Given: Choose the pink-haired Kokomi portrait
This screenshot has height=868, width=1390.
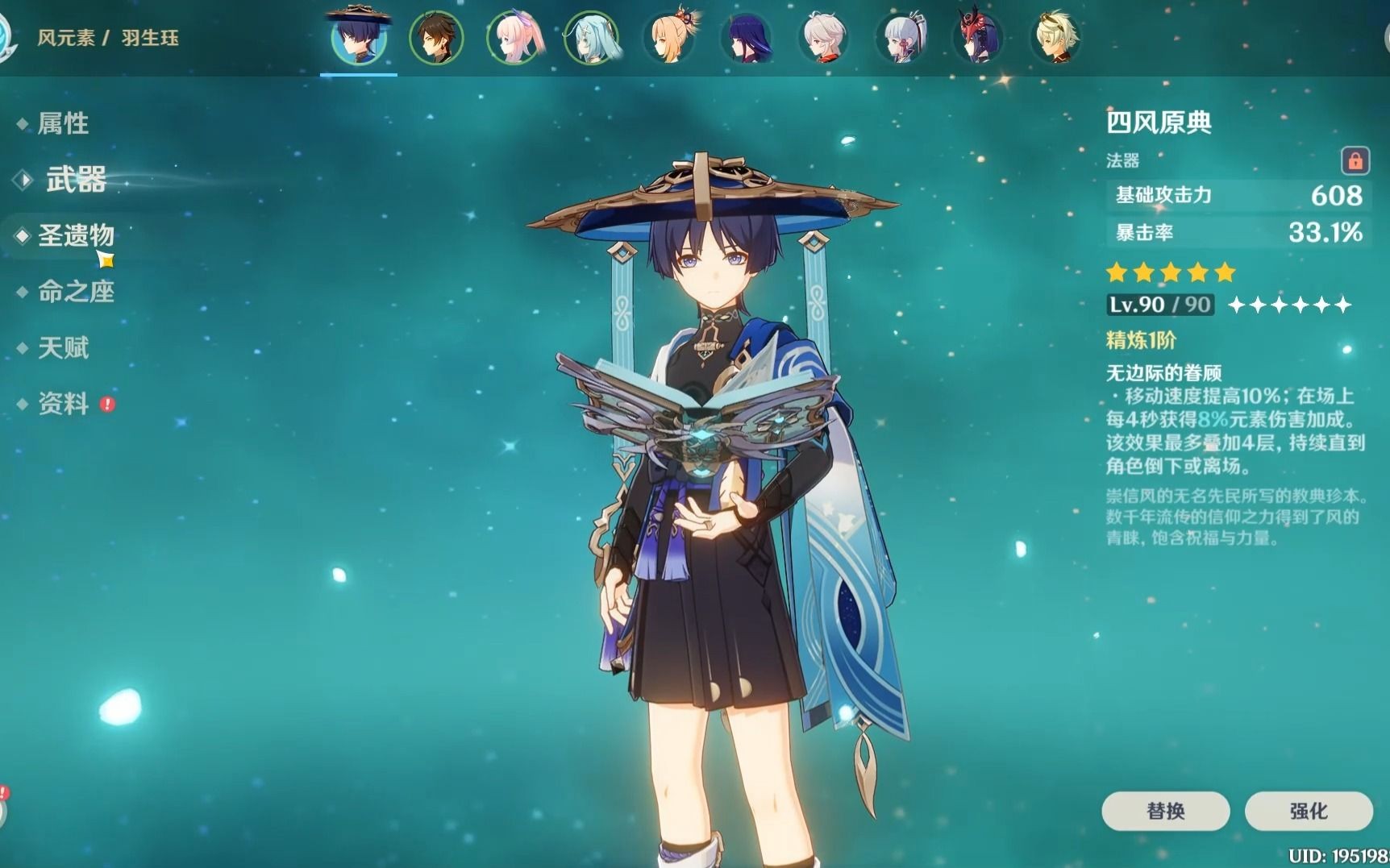Looking at the screenshot, I should pos(514,37).
